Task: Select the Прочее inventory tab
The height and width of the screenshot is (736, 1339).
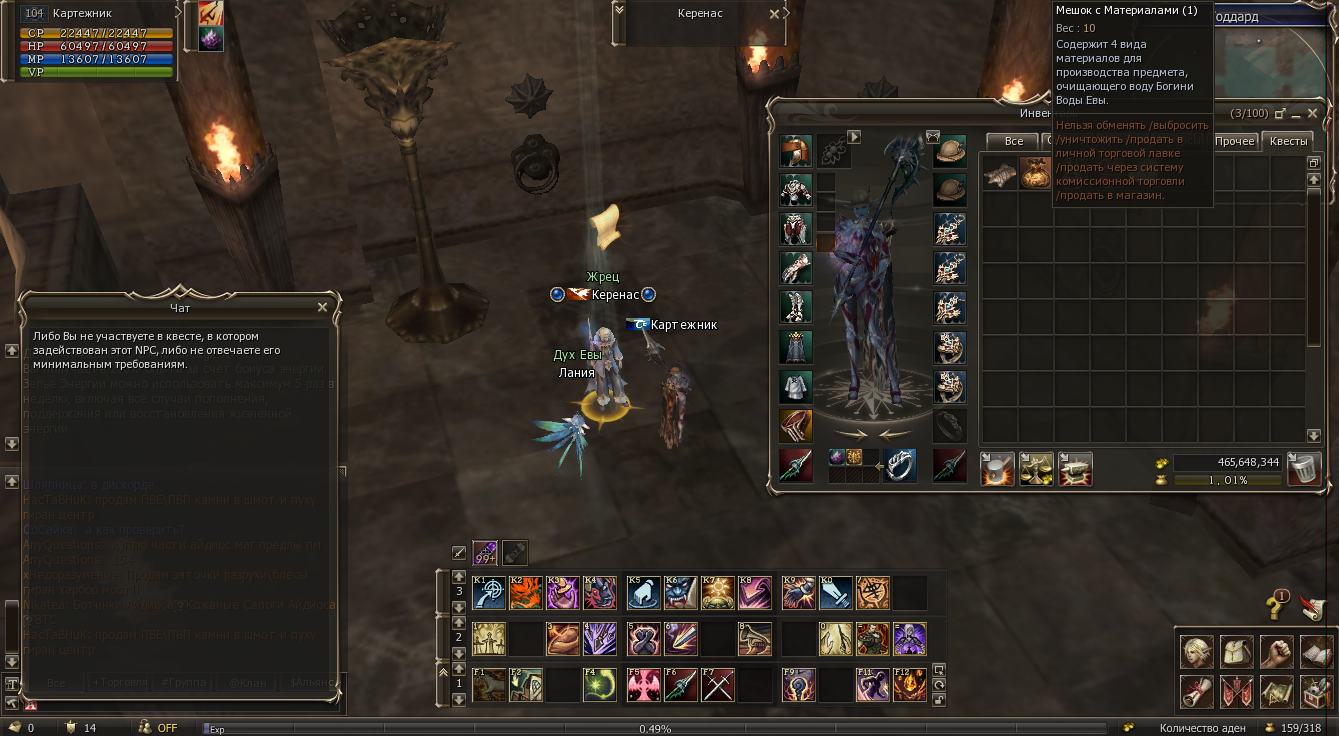Action: (1235, 141)
